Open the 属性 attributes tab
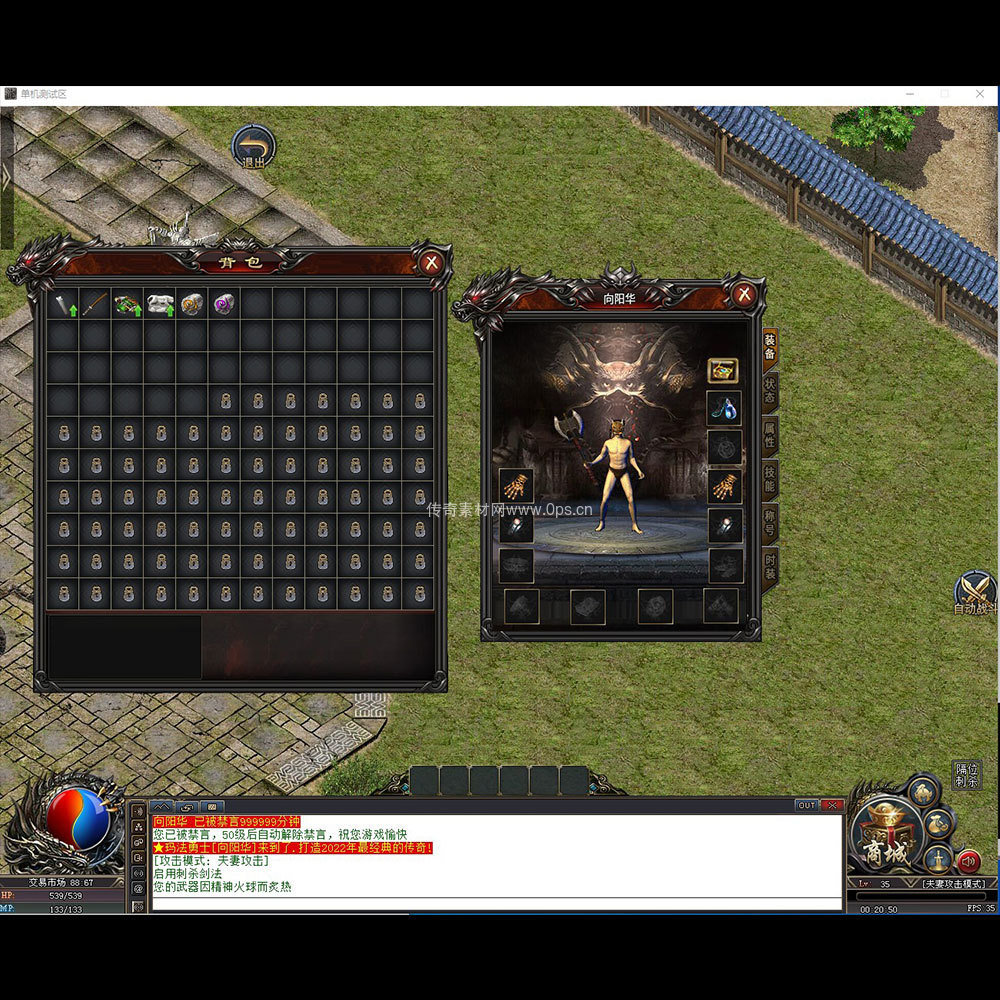This screenshot has height=1000, width=1000. [x=770, y=435]
